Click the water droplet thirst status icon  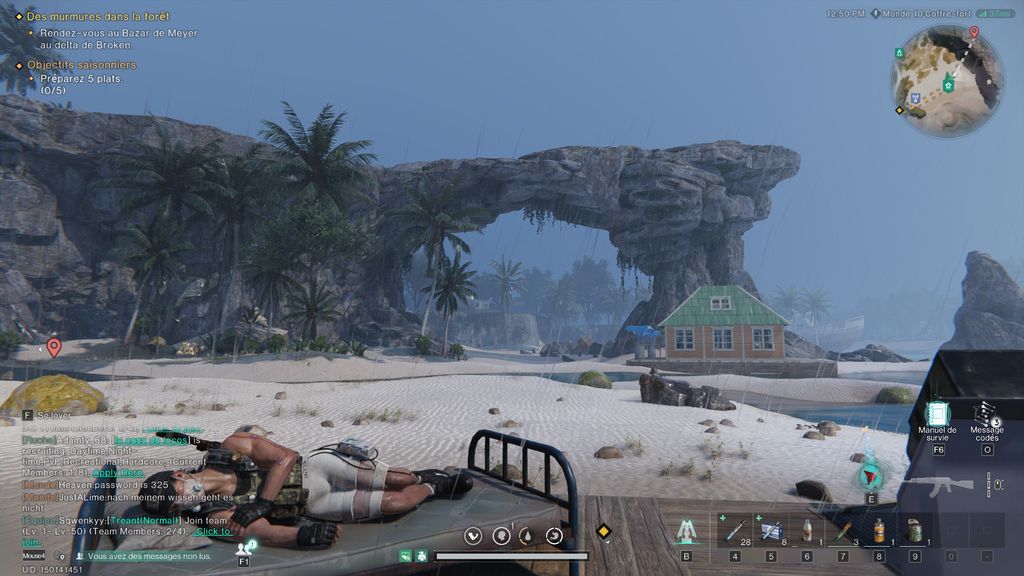click(527, 536)
